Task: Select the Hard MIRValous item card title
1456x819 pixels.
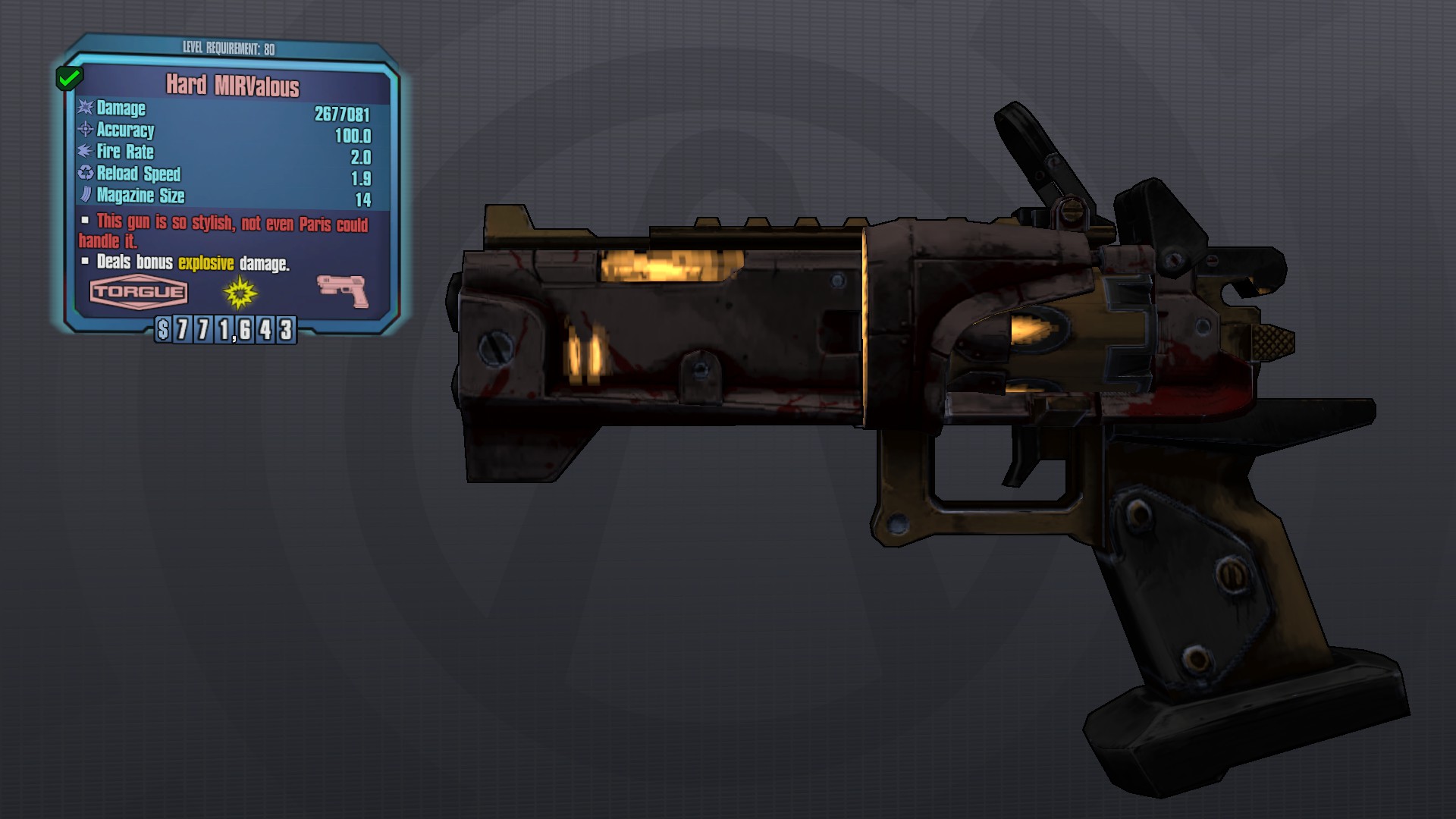Action: coord(233,86)
